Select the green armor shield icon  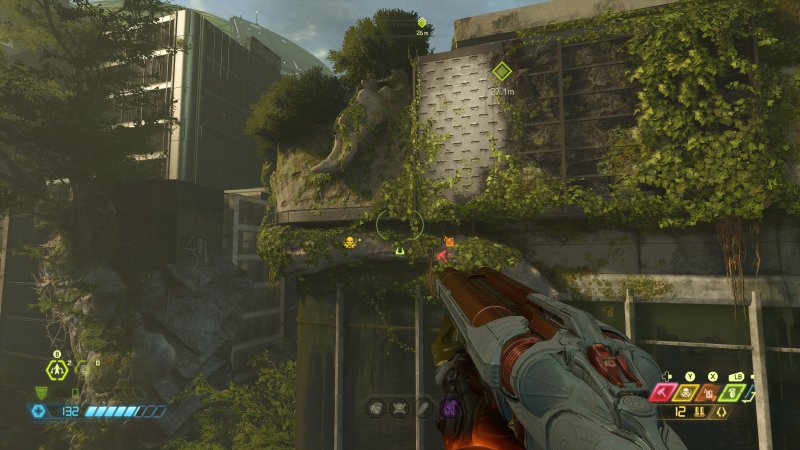[41, 393]
